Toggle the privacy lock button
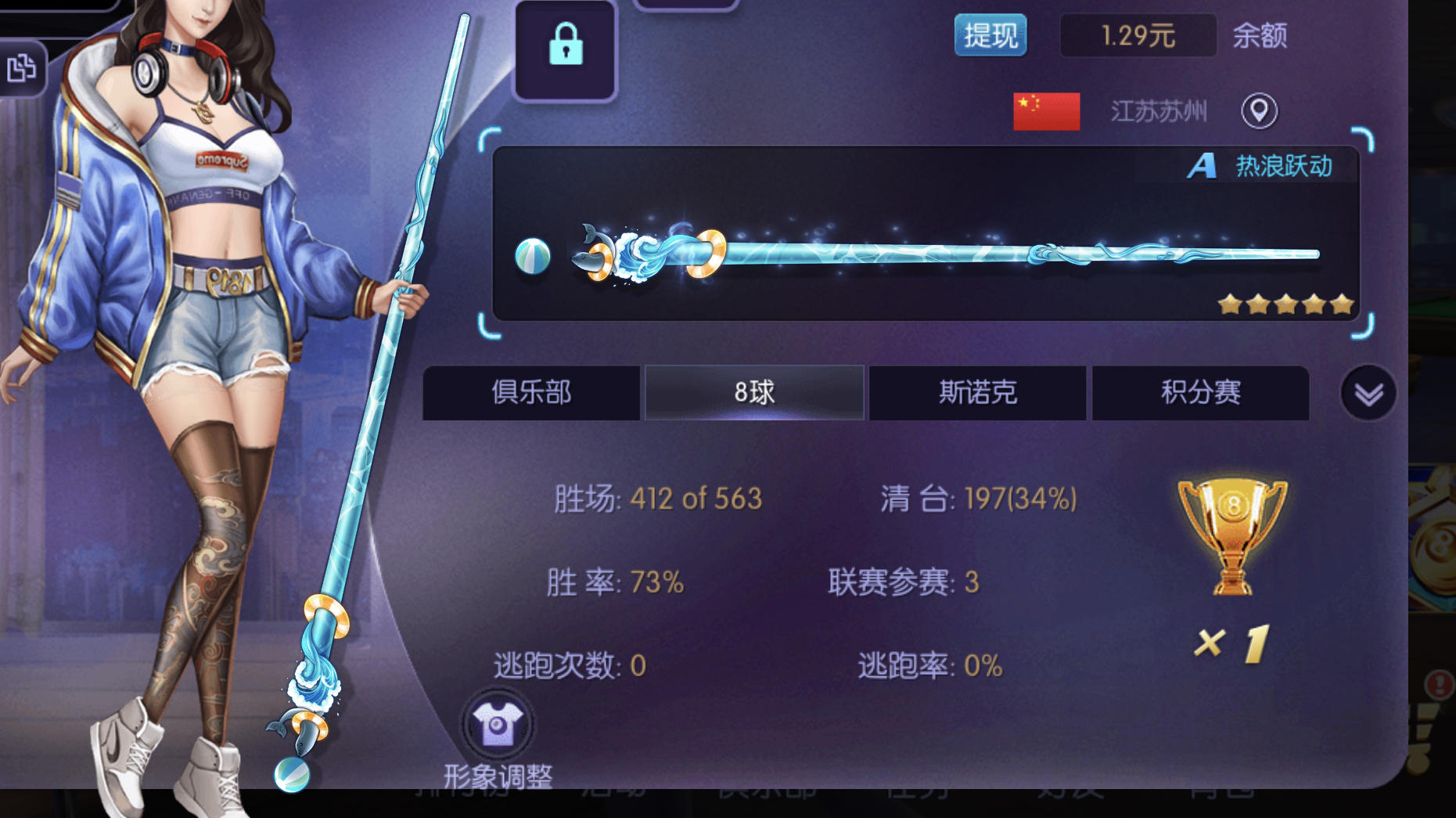 tap(565, 49)
